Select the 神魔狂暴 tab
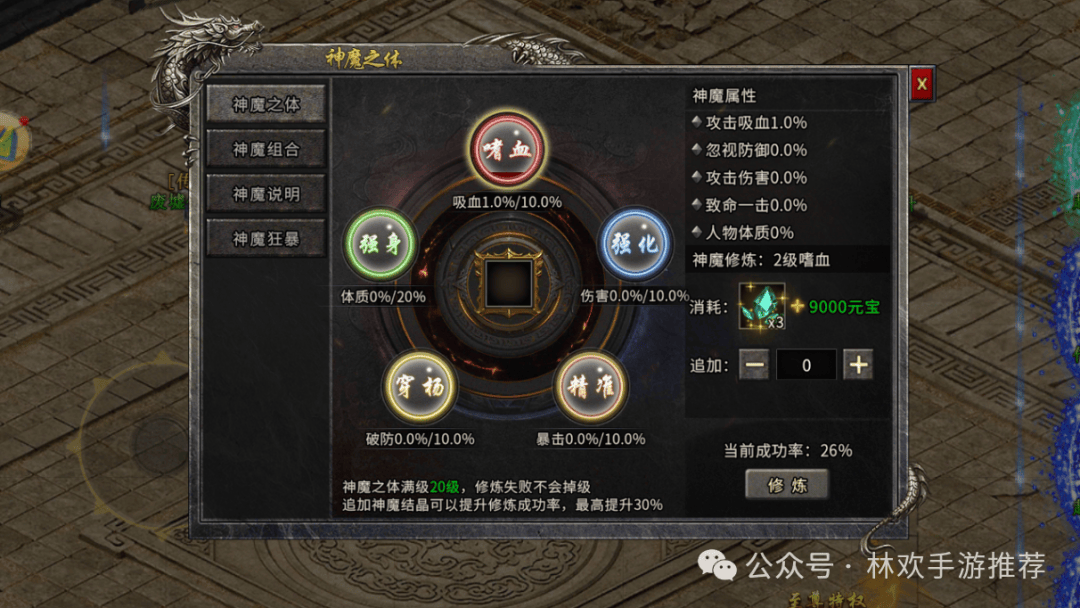This screenshot has width=1080, height=608. pyautogui.click(x=266, y=239)
